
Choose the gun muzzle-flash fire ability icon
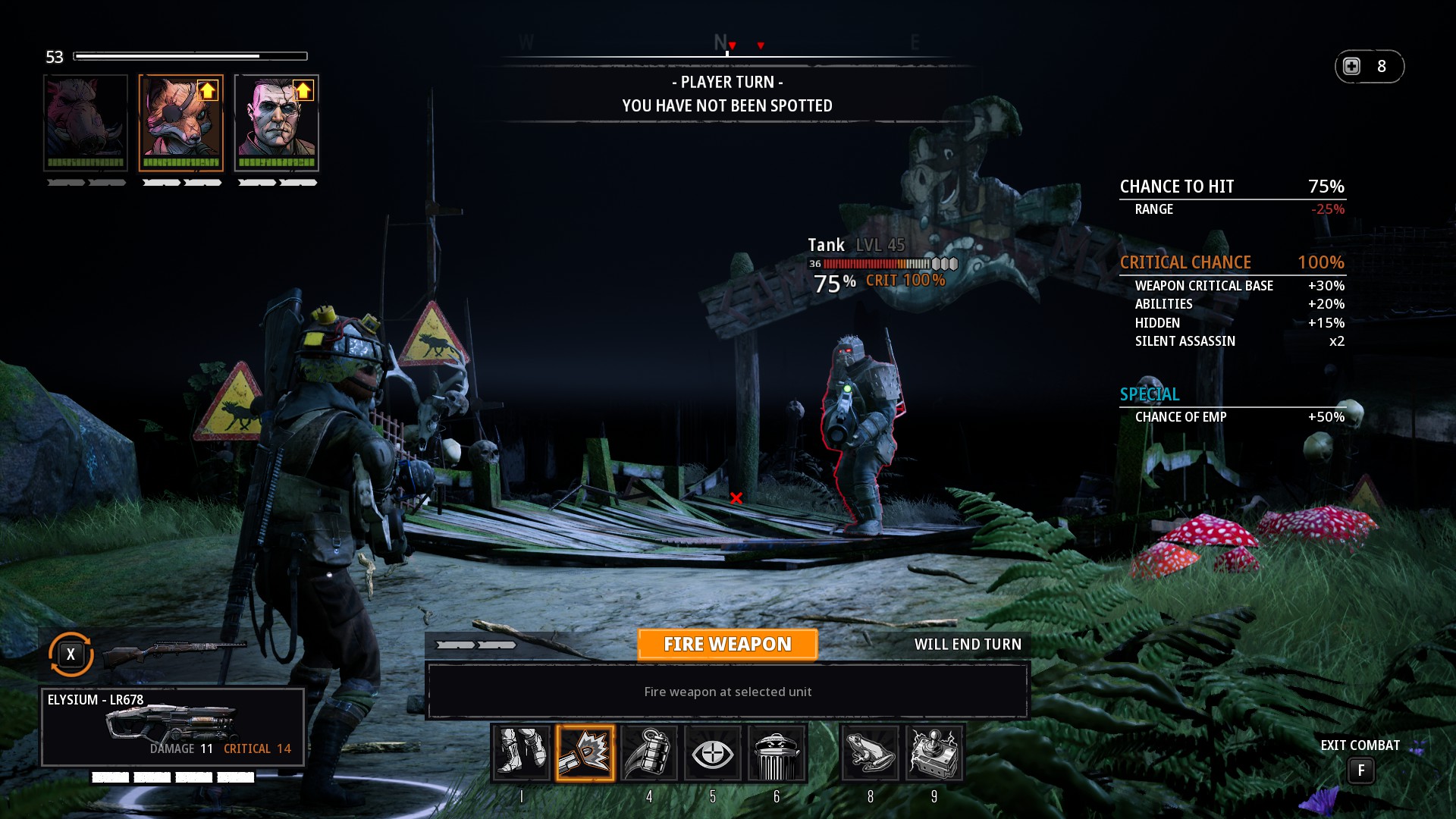click(x=585, y=753)
